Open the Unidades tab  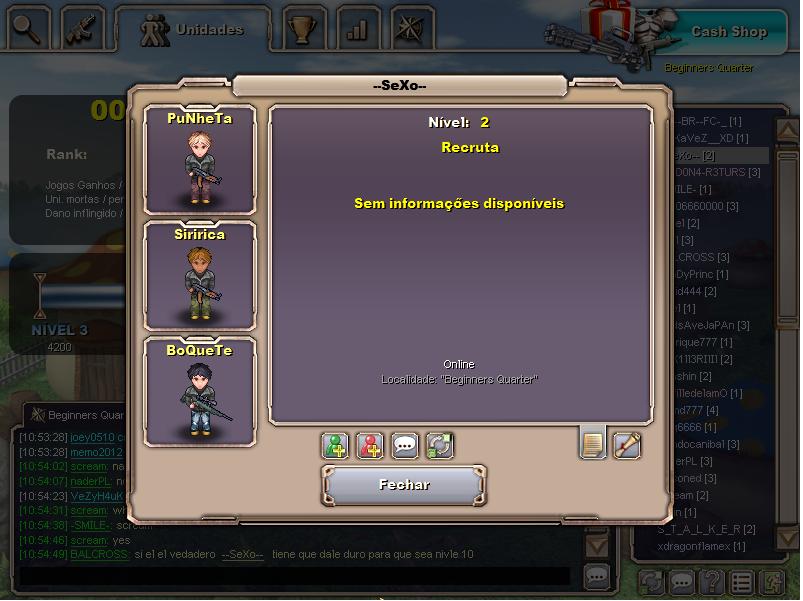193,30
